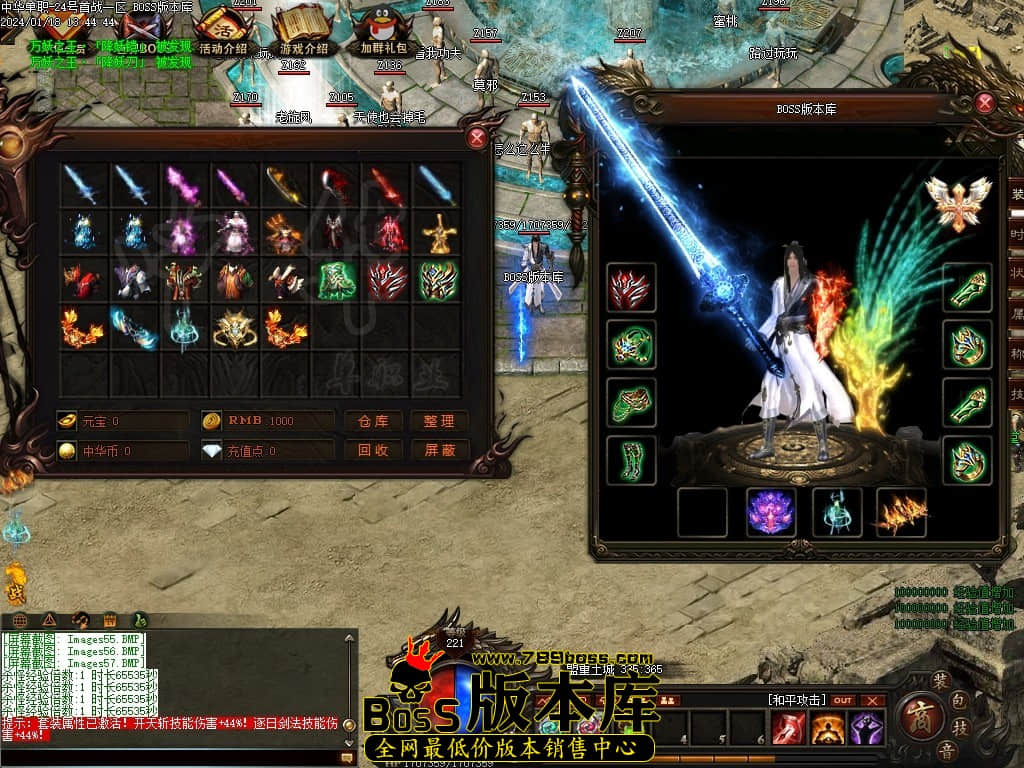Click the OUT button

(843, 700)
